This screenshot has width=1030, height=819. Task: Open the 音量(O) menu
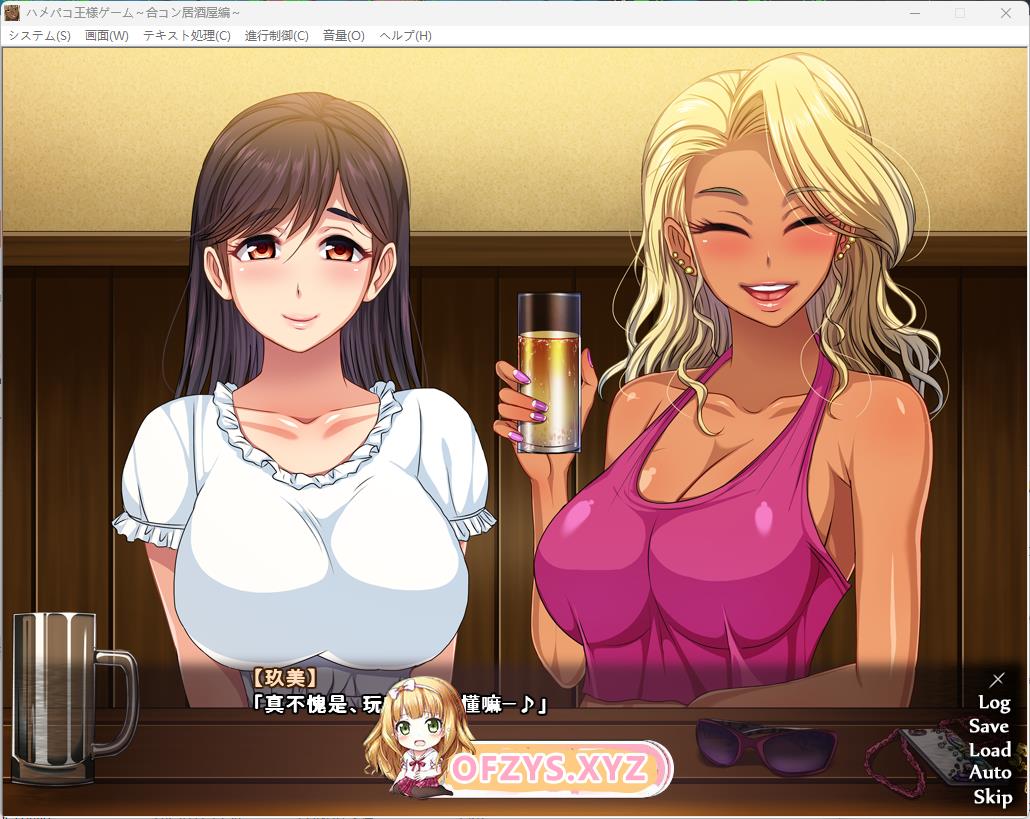tap(343, 36)
